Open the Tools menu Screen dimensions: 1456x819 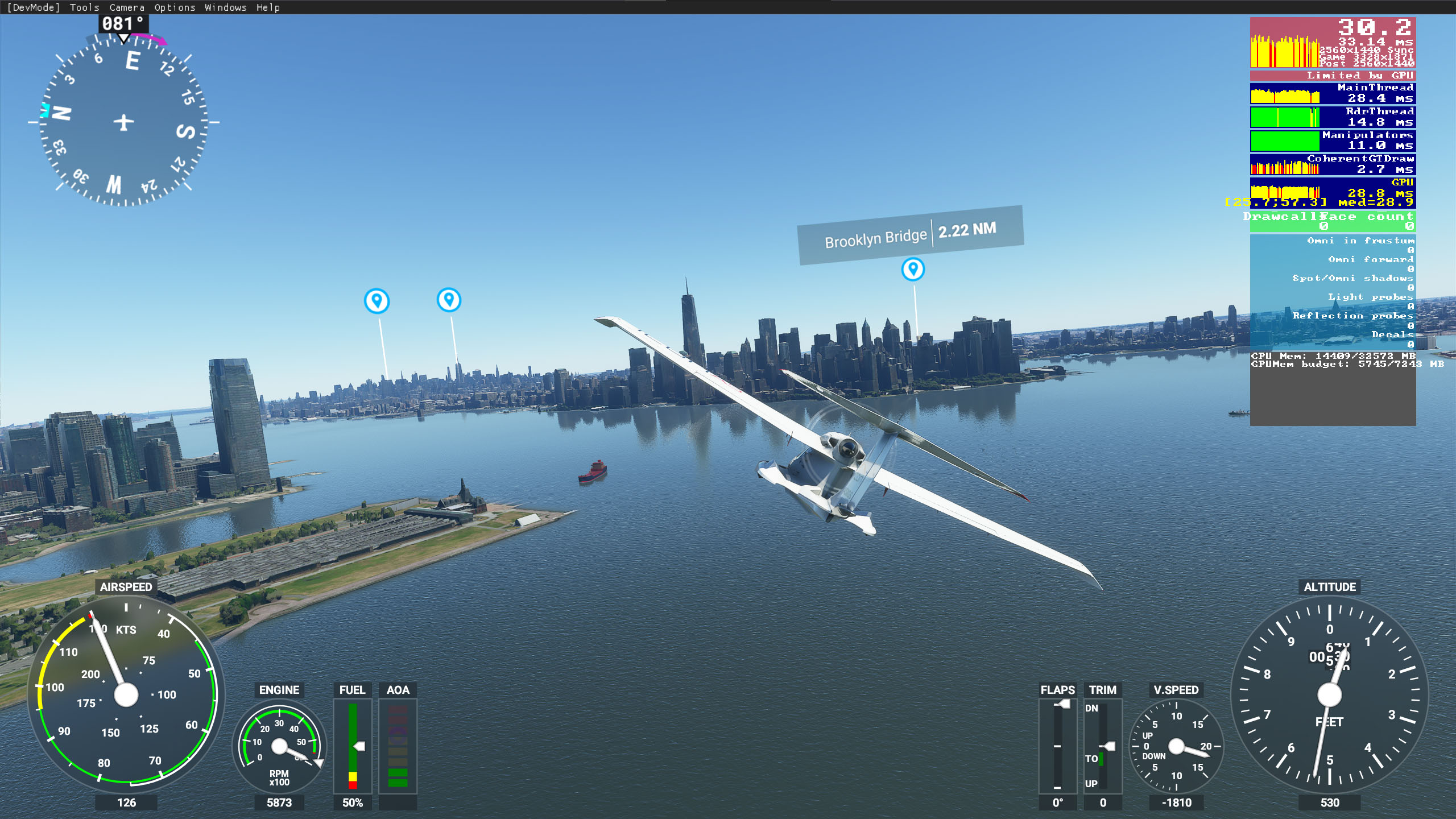84,7
